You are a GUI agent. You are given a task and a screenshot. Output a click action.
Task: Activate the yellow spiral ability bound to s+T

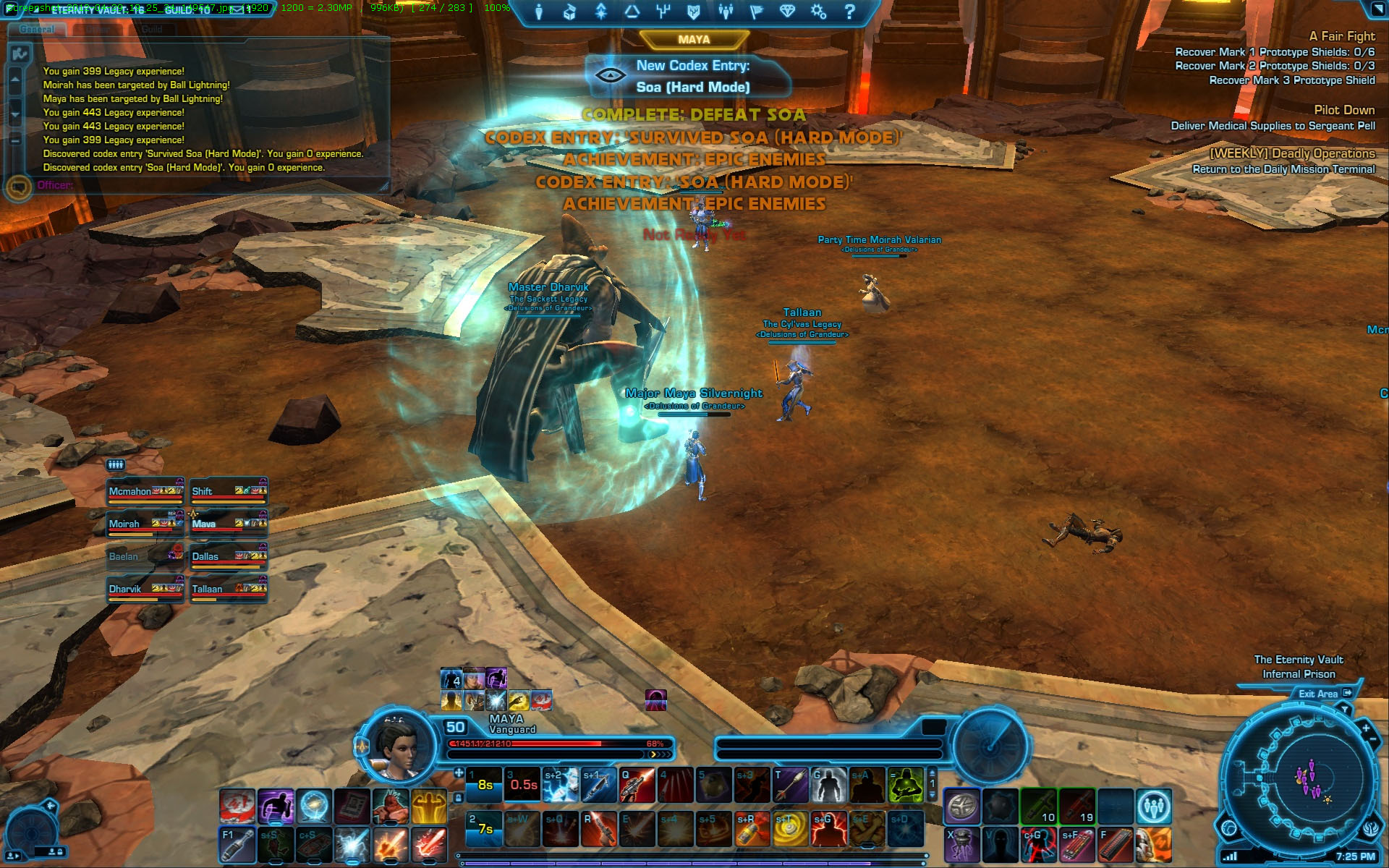(x=790, y=829)
